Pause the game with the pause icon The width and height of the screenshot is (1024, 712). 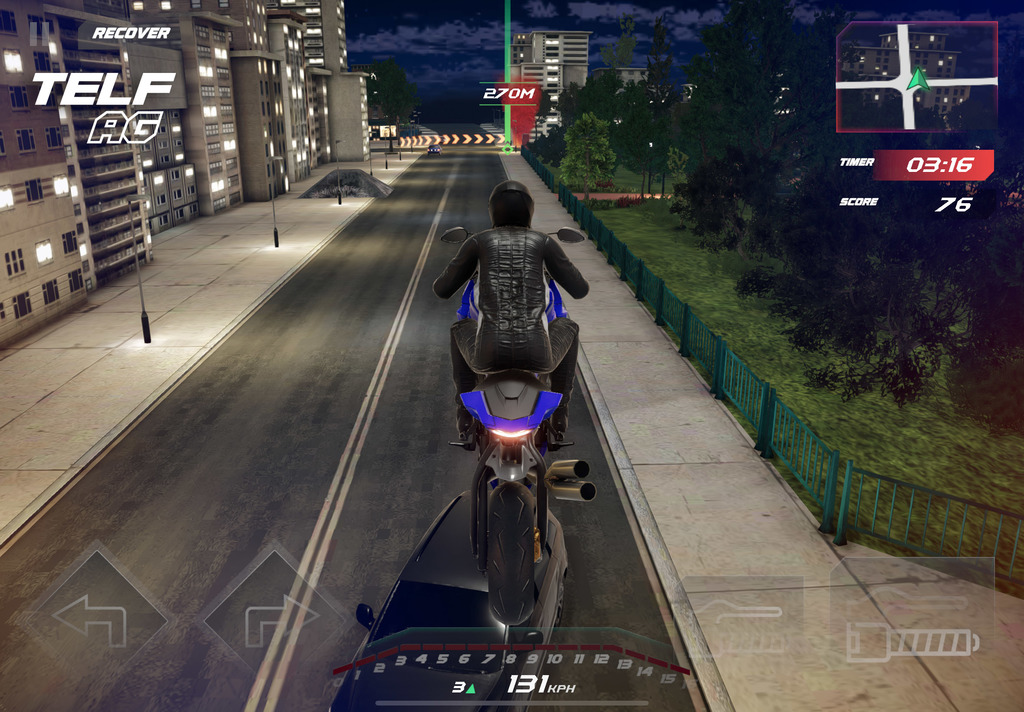41,31
